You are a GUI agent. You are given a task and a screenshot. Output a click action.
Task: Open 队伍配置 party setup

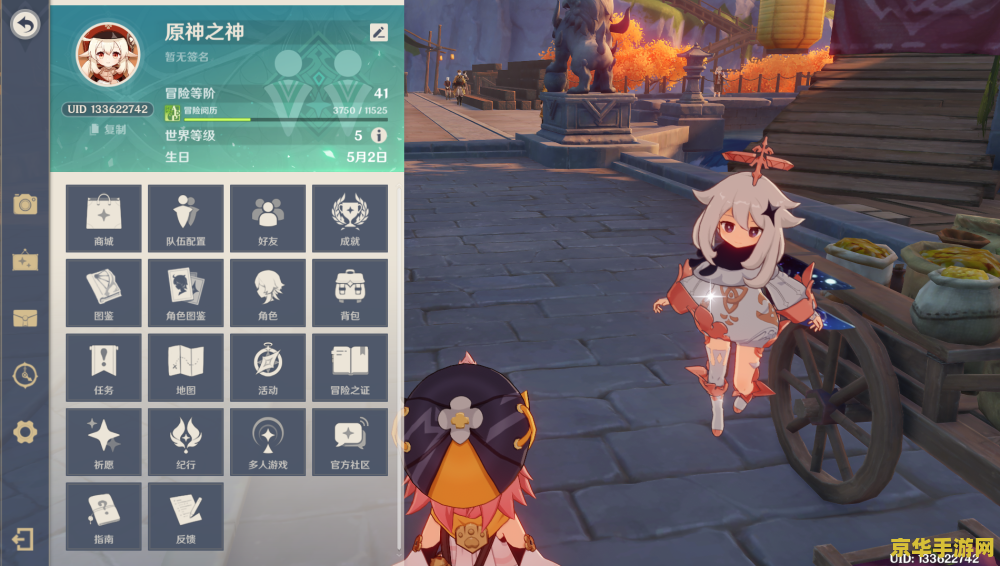[186, 218]
